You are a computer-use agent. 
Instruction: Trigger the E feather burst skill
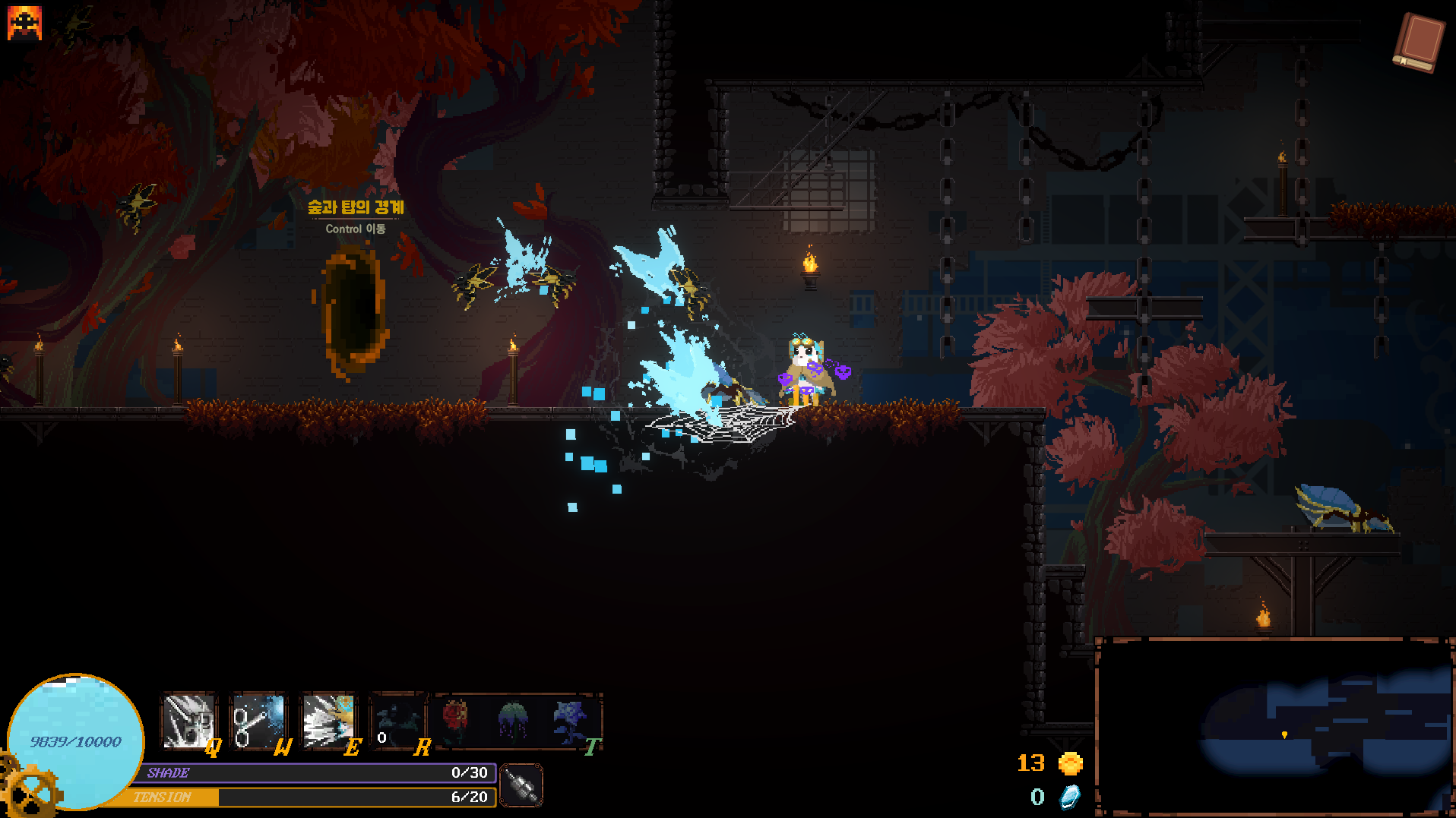[x=328, y=721]
